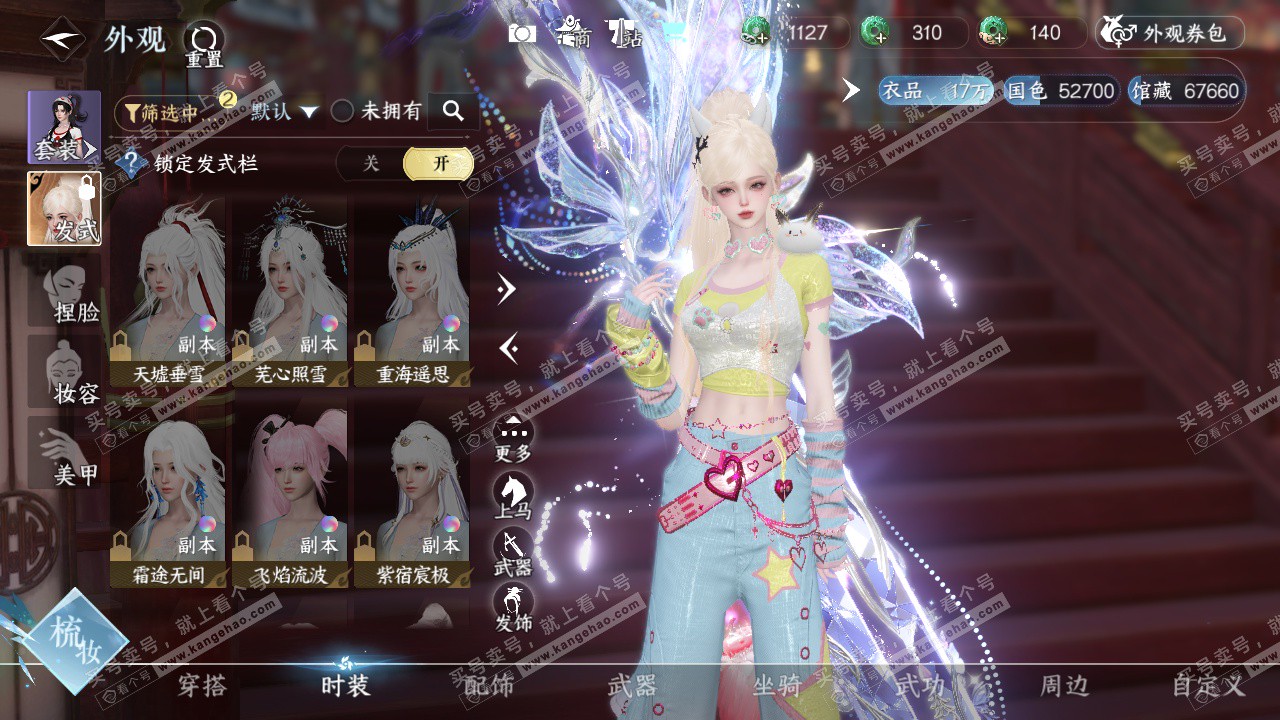Reset appearance with 重置 button
Image resolution: width=1280 pixels, height=720 pixels.
click(204, 44)
